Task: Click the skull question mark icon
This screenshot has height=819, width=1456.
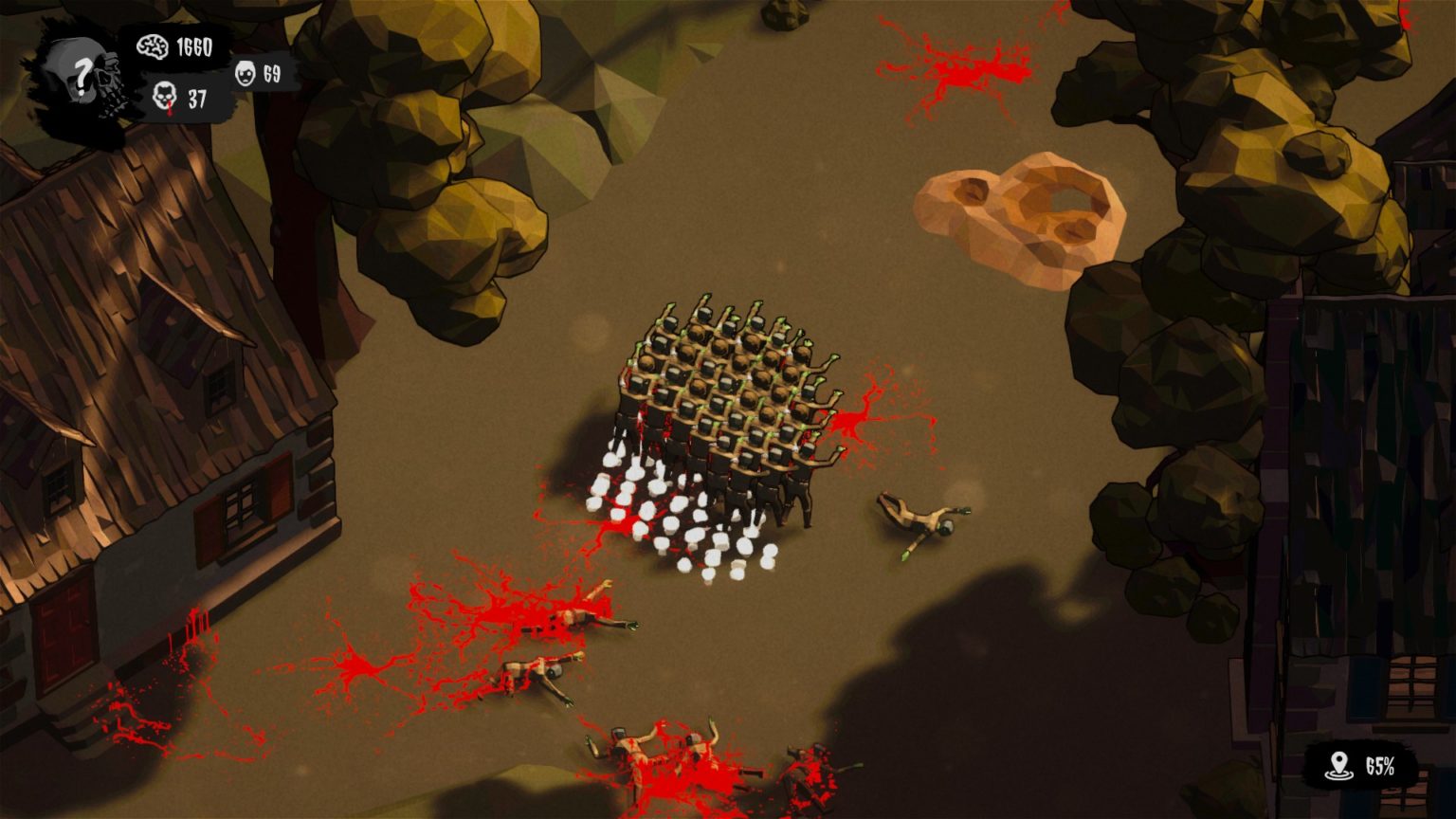Action: coord(83,78)
